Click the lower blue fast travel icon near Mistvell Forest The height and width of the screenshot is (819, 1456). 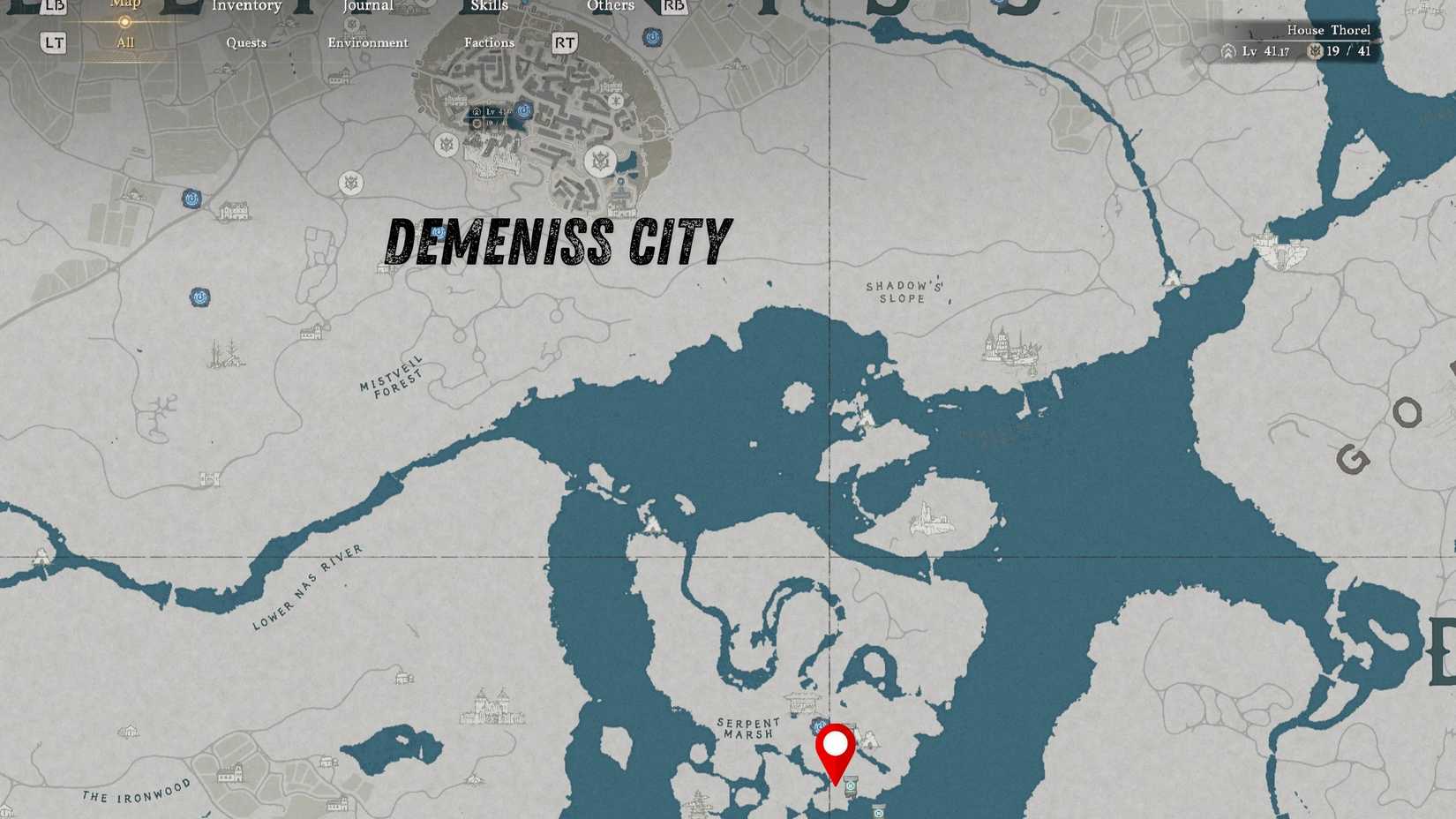[199, 296]
